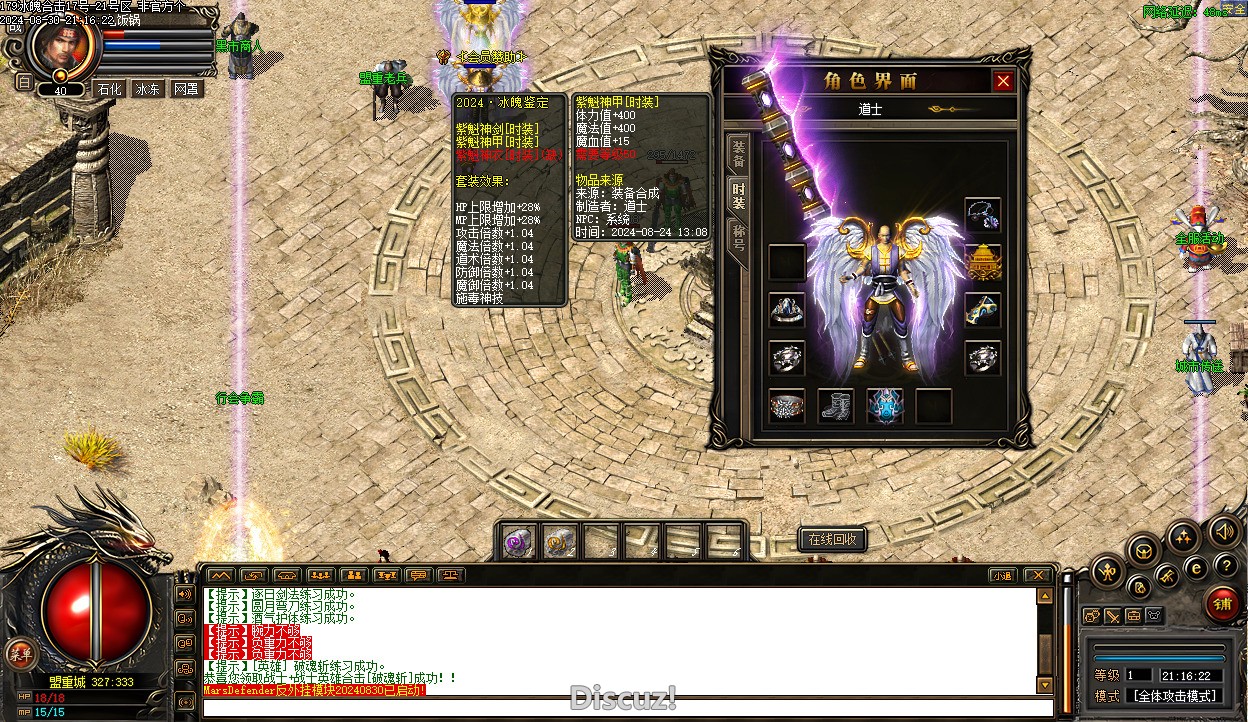
Task: Open the 称号 title tab
Action: [738, 238]
